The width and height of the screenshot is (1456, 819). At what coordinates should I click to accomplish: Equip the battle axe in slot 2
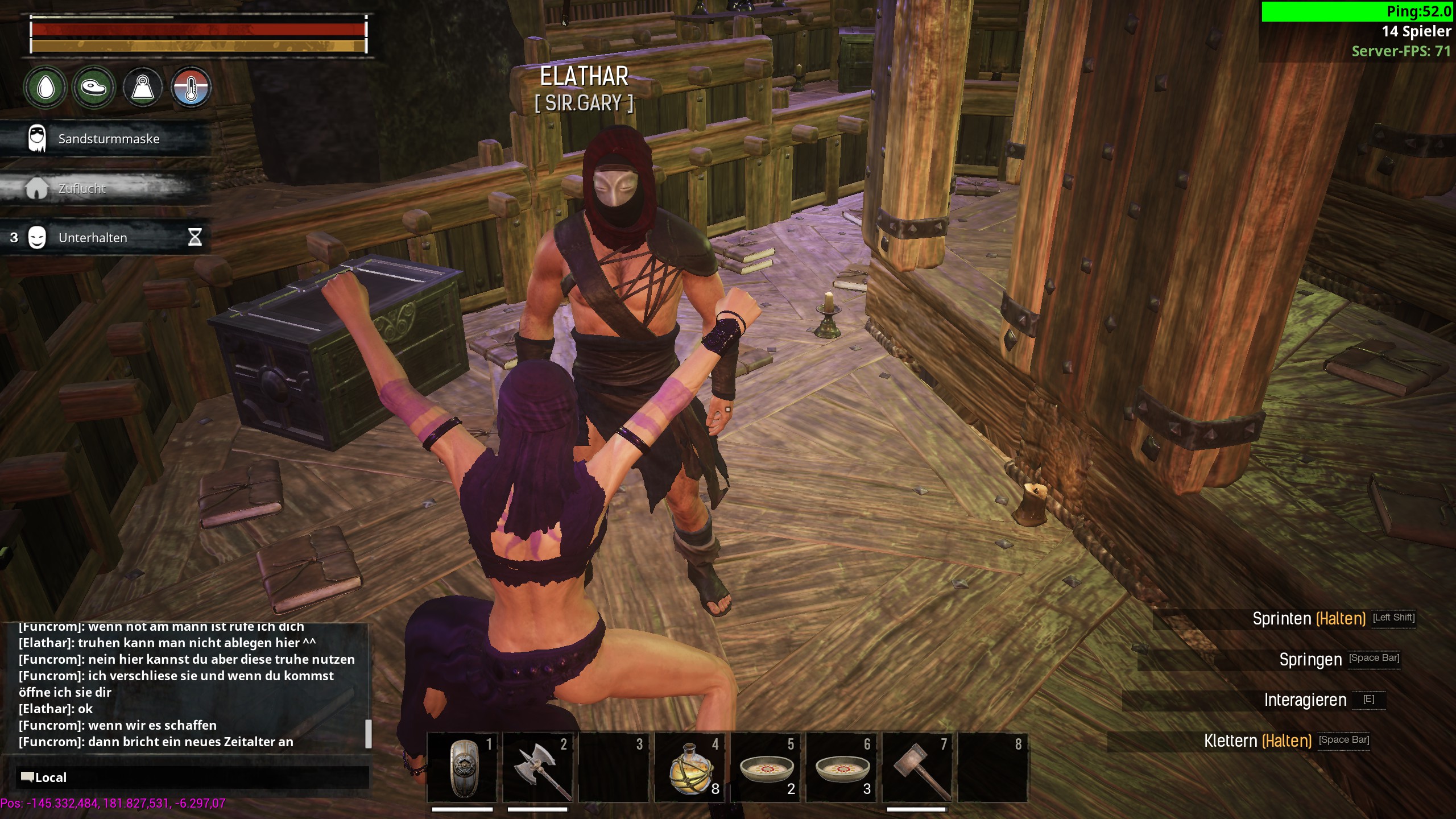[x=537, y=767]
